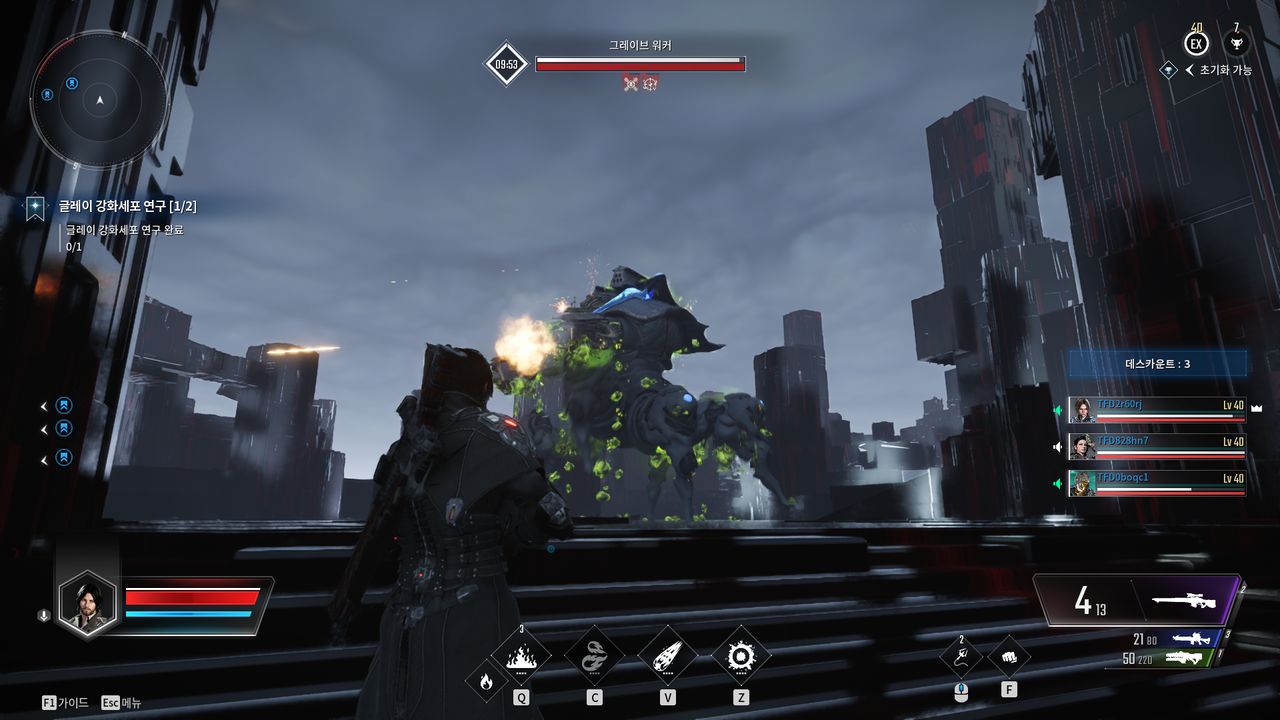
Task: Open the trophy icon showing 7
Action: (x=1236, y=44)
